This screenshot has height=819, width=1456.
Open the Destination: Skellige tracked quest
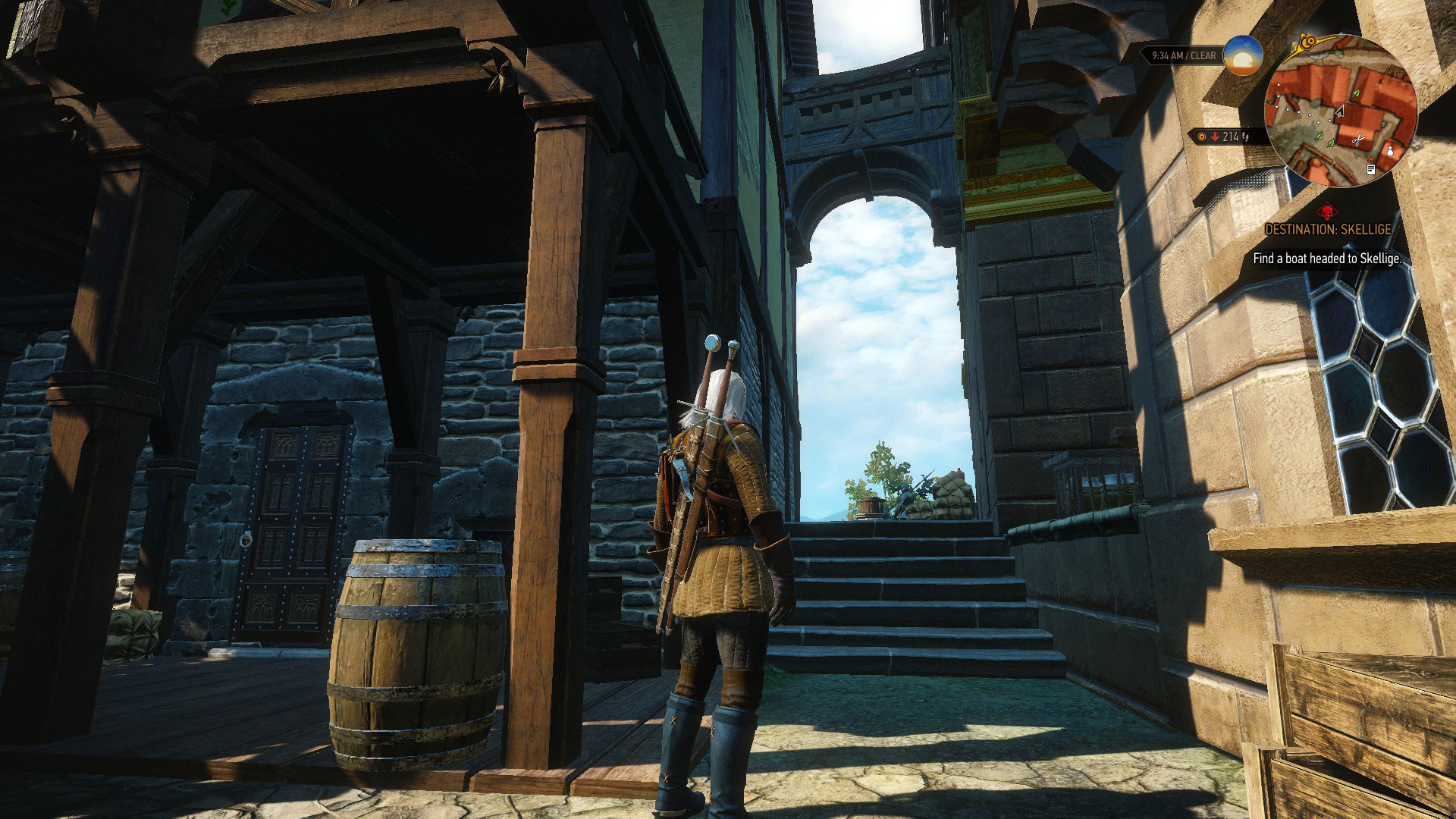click(1327, 229)
